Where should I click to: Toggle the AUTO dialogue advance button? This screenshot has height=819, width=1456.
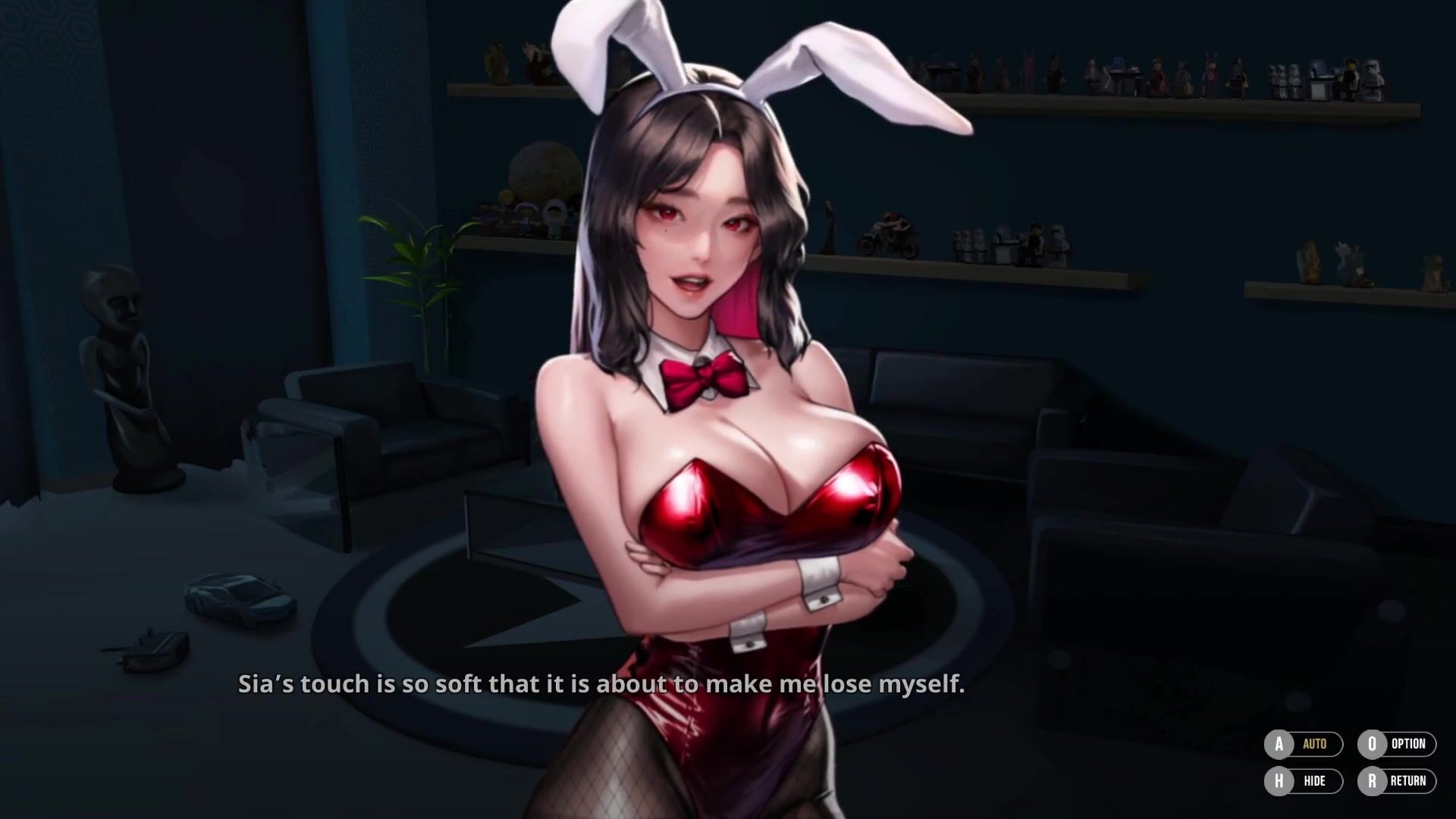coord(1304,744)
